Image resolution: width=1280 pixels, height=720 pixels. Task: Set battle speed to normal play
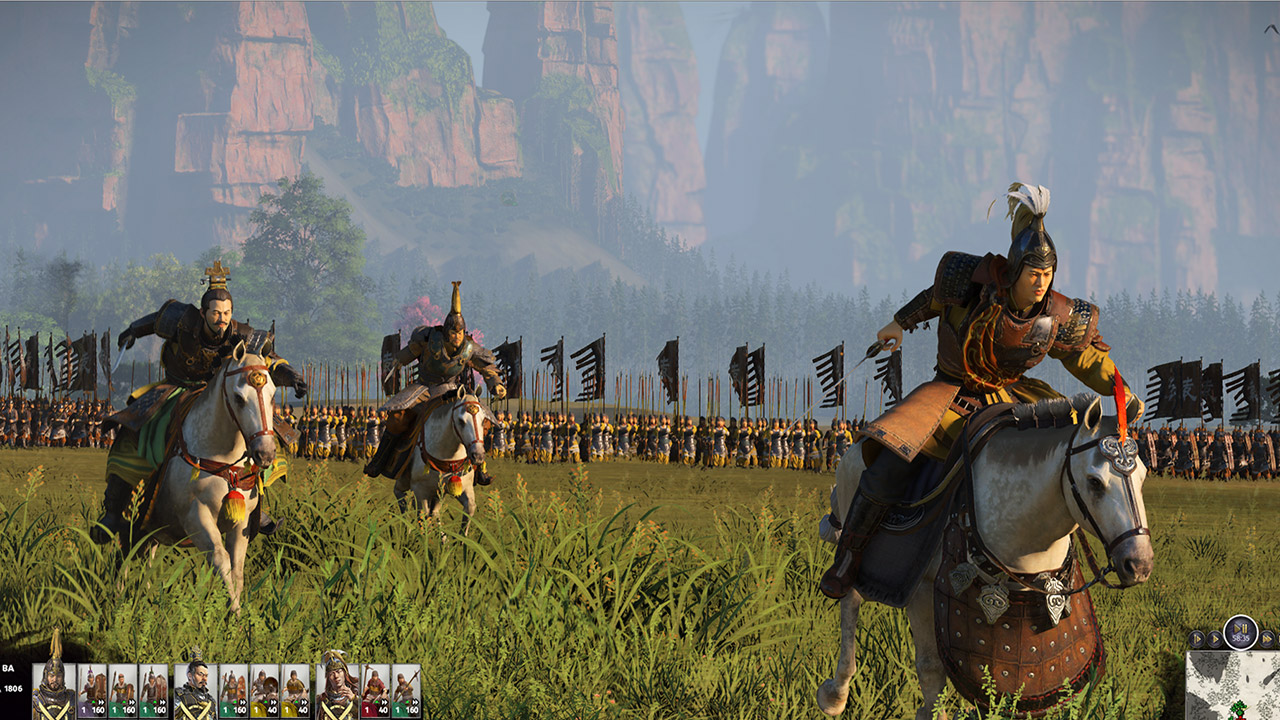click(1214, 639)
